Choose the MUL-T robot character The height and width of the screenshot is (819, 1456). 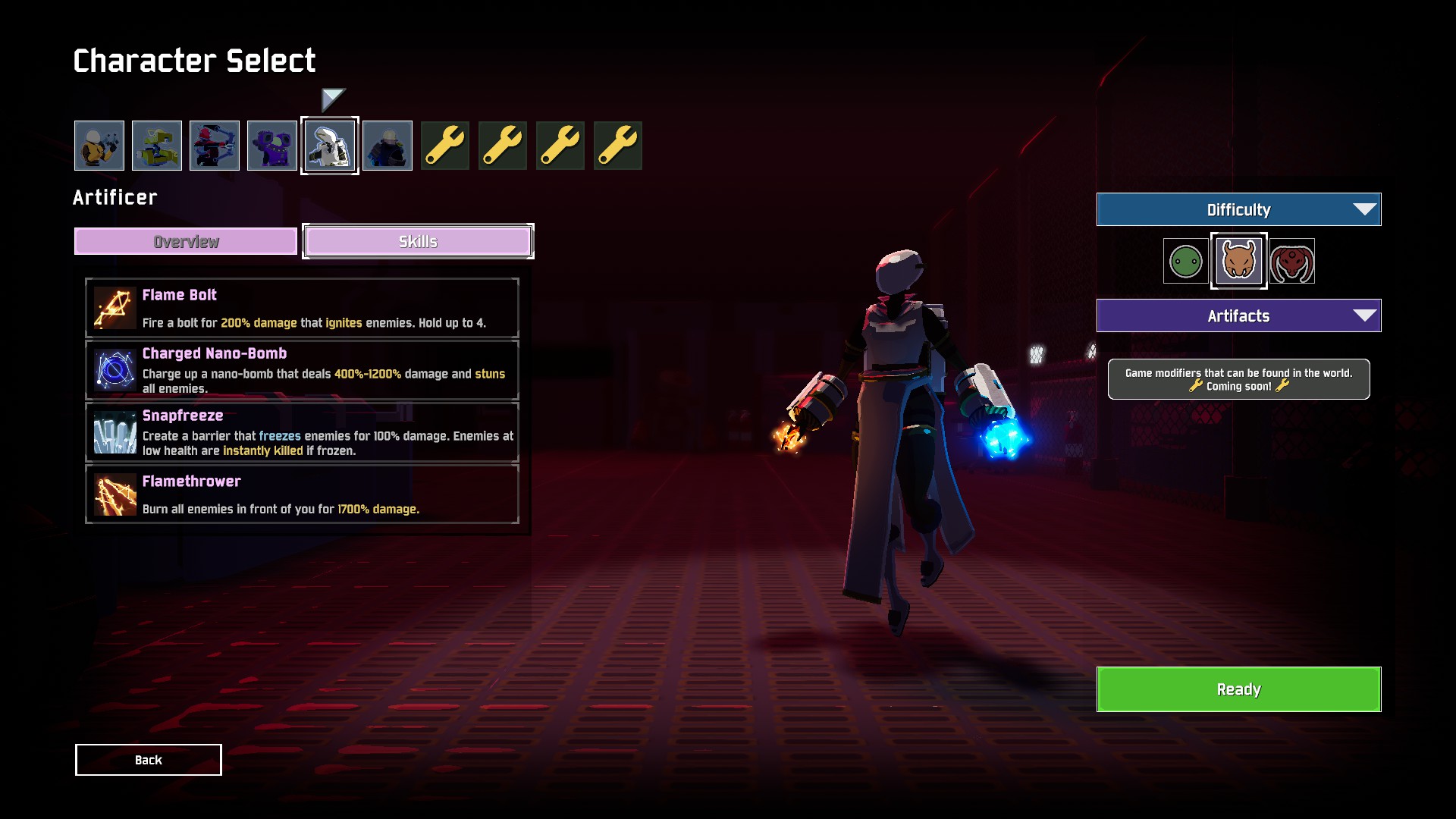(157, 146)
